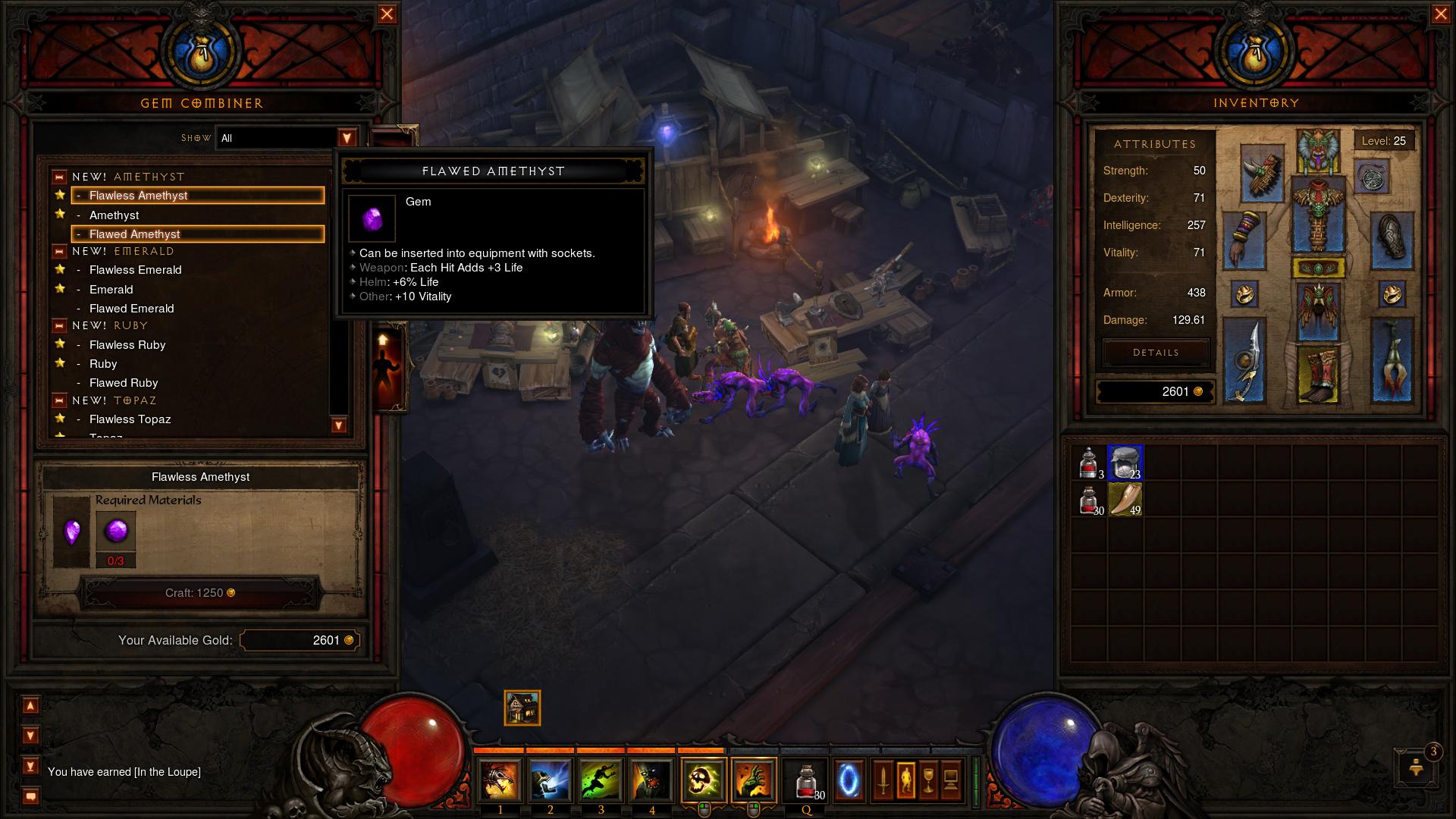Viewport: 1456px width, 819px height.
Task: Open the character Details button
Action: pos(1156,353)
